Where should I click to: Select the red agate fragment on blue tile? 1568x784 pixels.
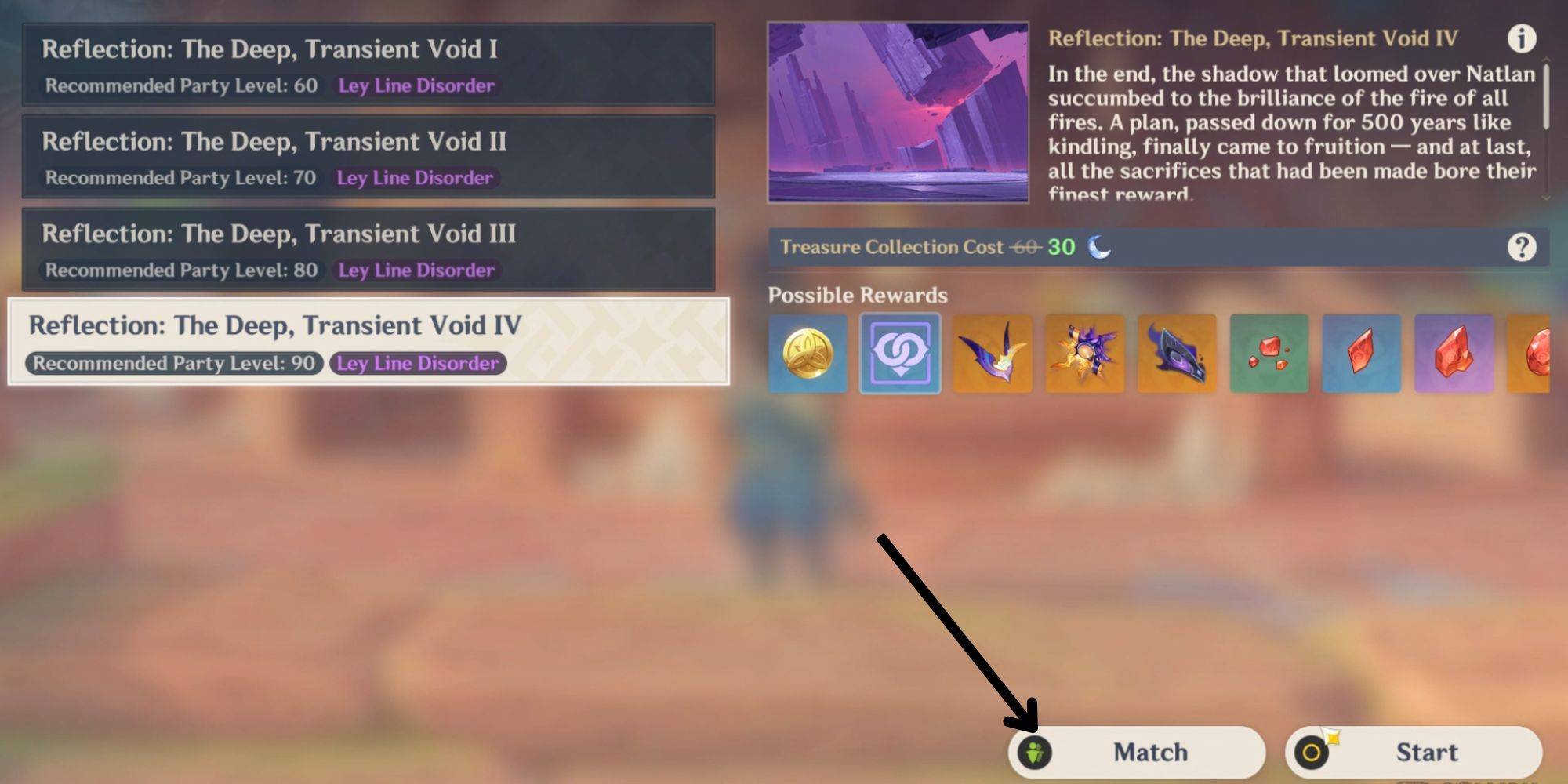click(x=1361, y=353)
